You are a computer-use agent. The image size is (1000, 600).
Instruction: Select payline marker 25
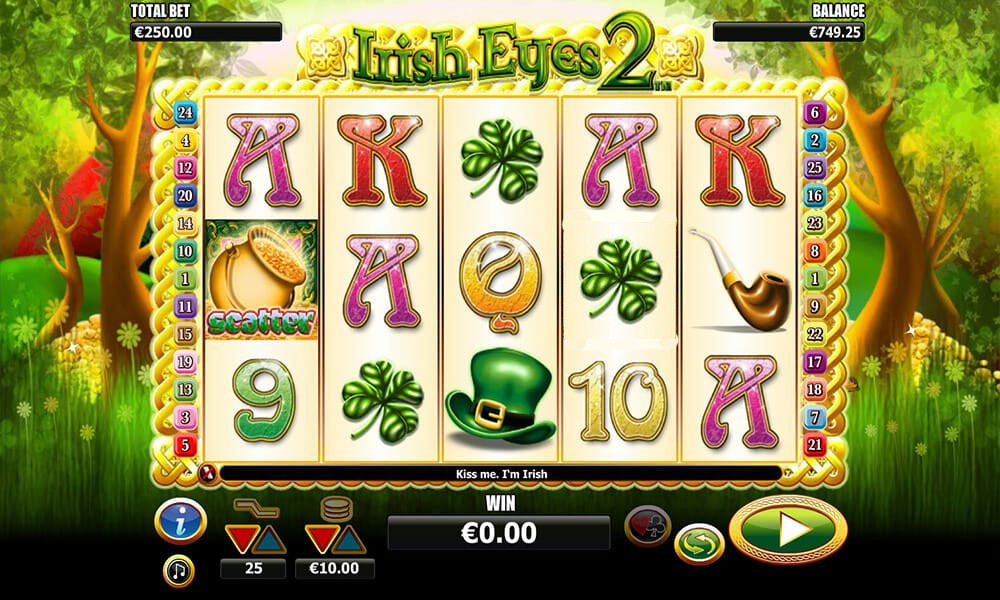pos(815,169)
